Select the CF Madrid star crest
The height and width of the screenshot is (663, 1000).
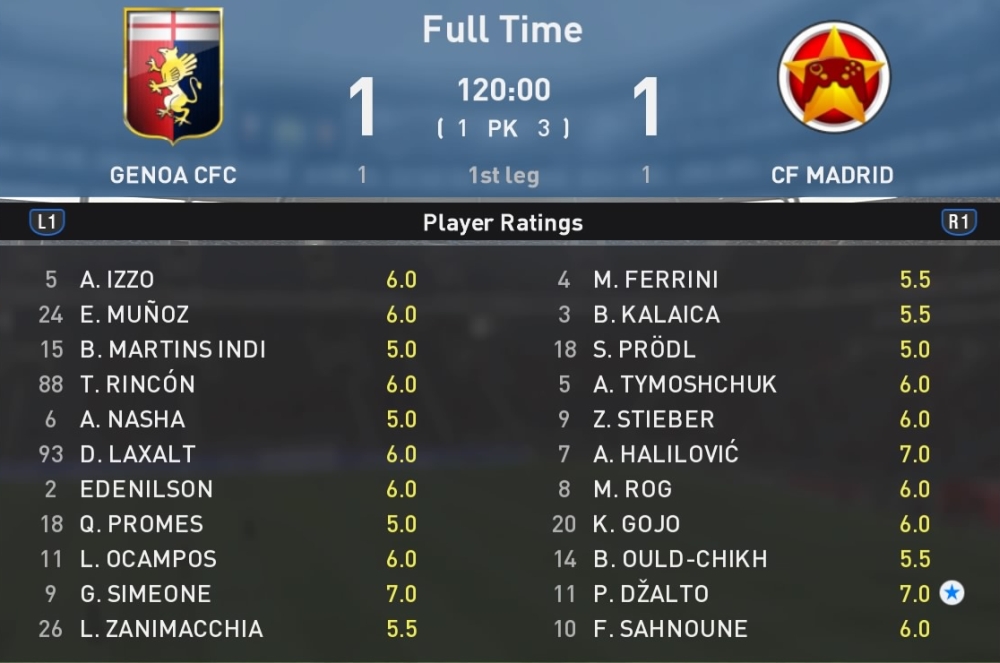pyautogui.click(x=834, y=77)
